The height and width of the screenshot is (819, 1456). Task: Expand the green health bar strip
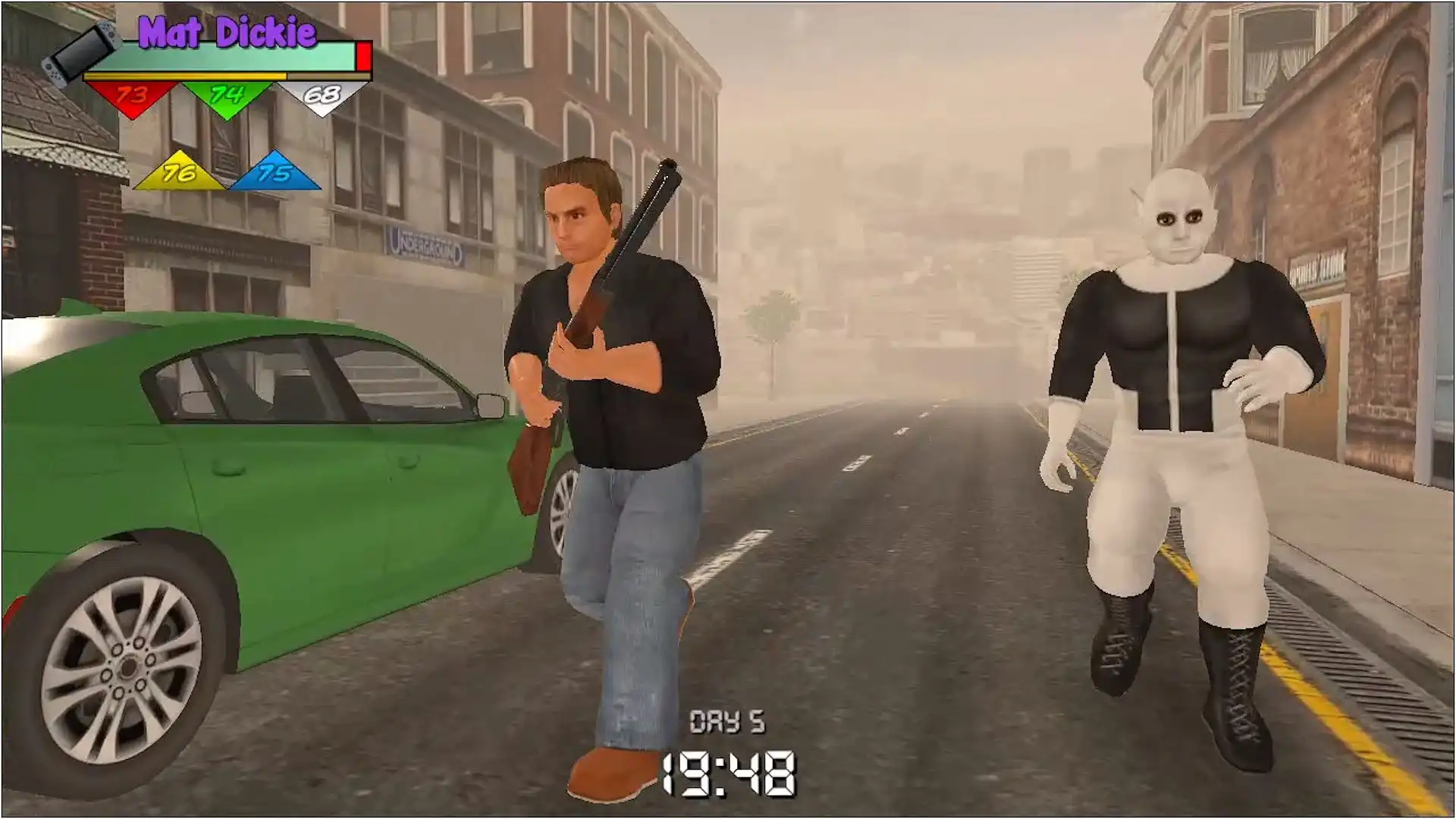point(220,55)
